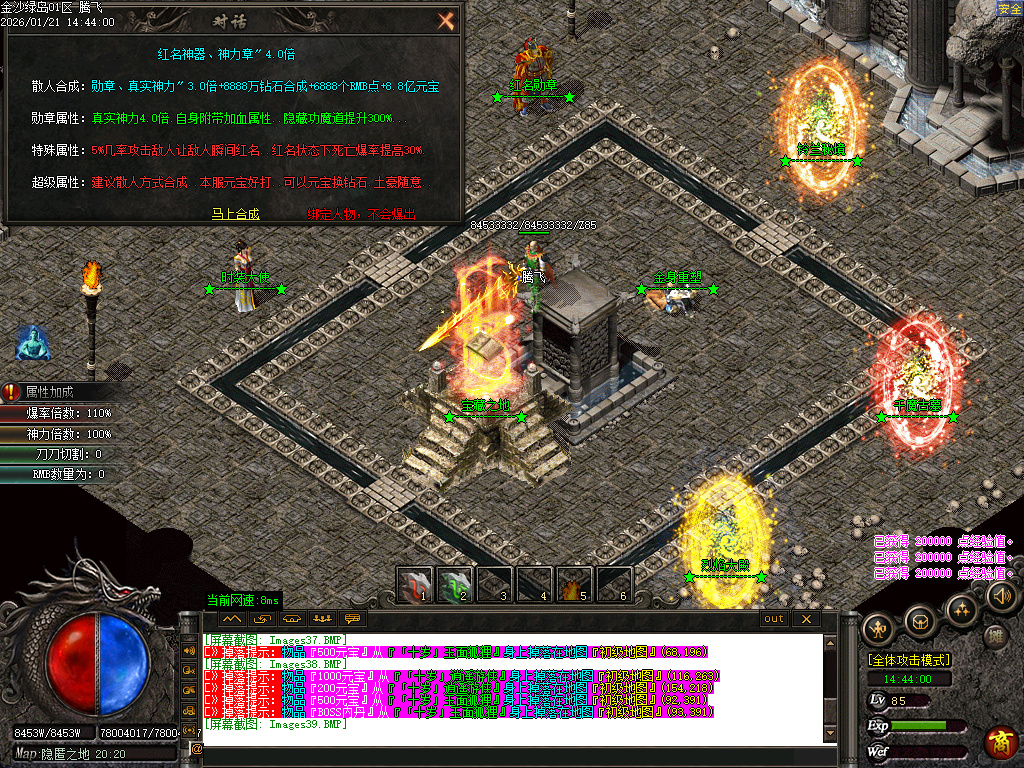Open the red 商 shop button
The width and height of the screenshot is (1024, 768).
(1000, 742)
